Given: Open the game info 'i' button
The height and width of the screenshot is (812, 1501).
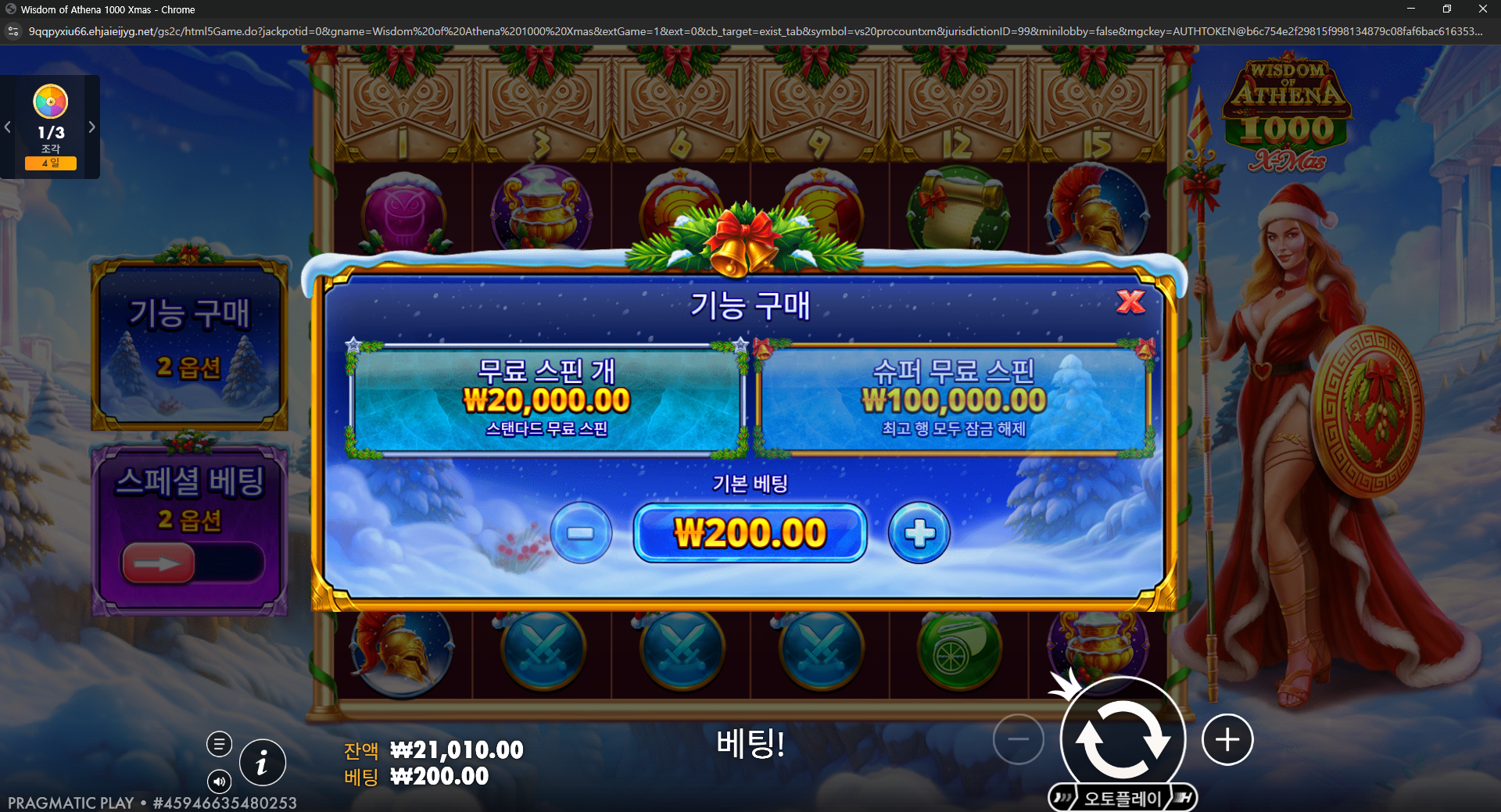Looking at the screenshot, I should point(262,762).
